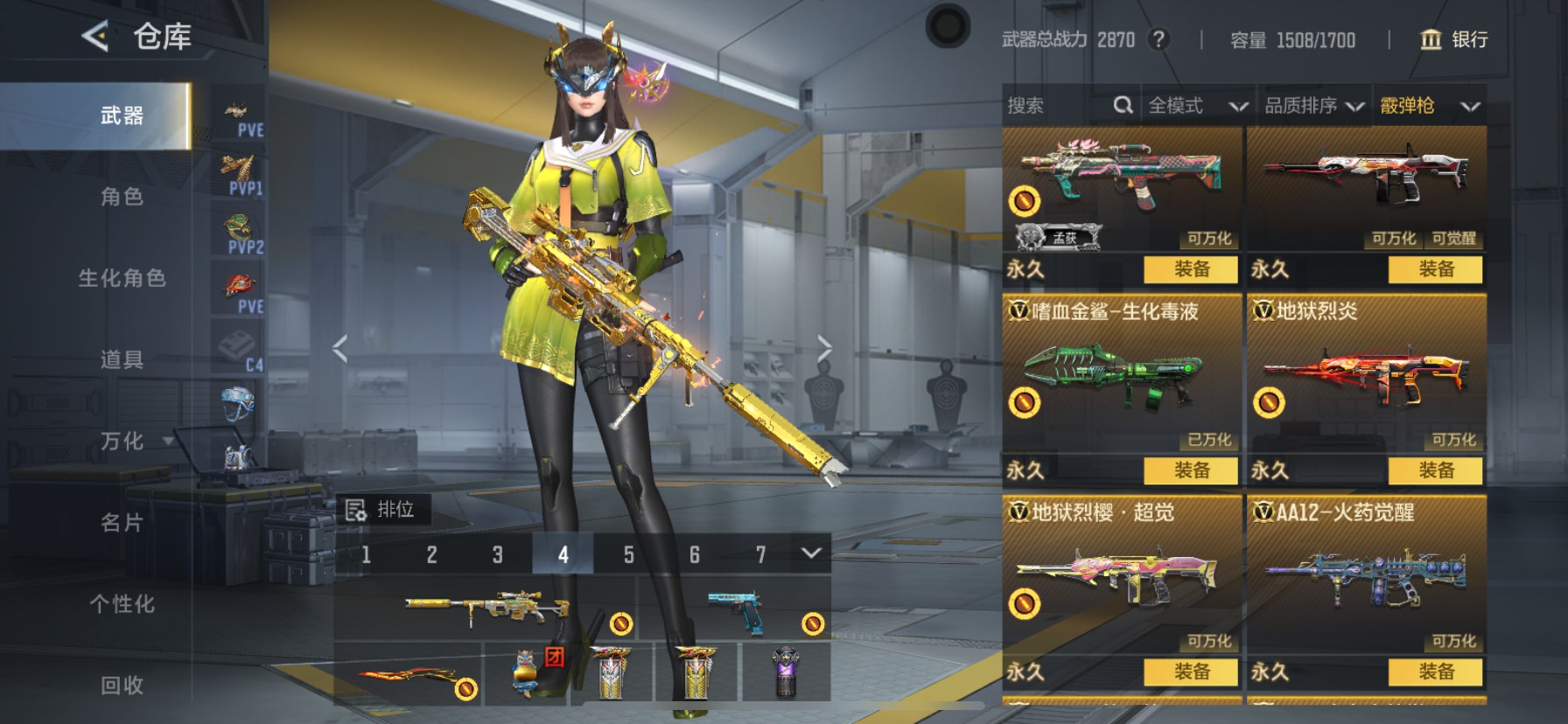Go back using the arrow beside 仓库
Image resolution: width=1568 pixels, height=724 pixels.
pyautogui.click(x=94, y=37)
